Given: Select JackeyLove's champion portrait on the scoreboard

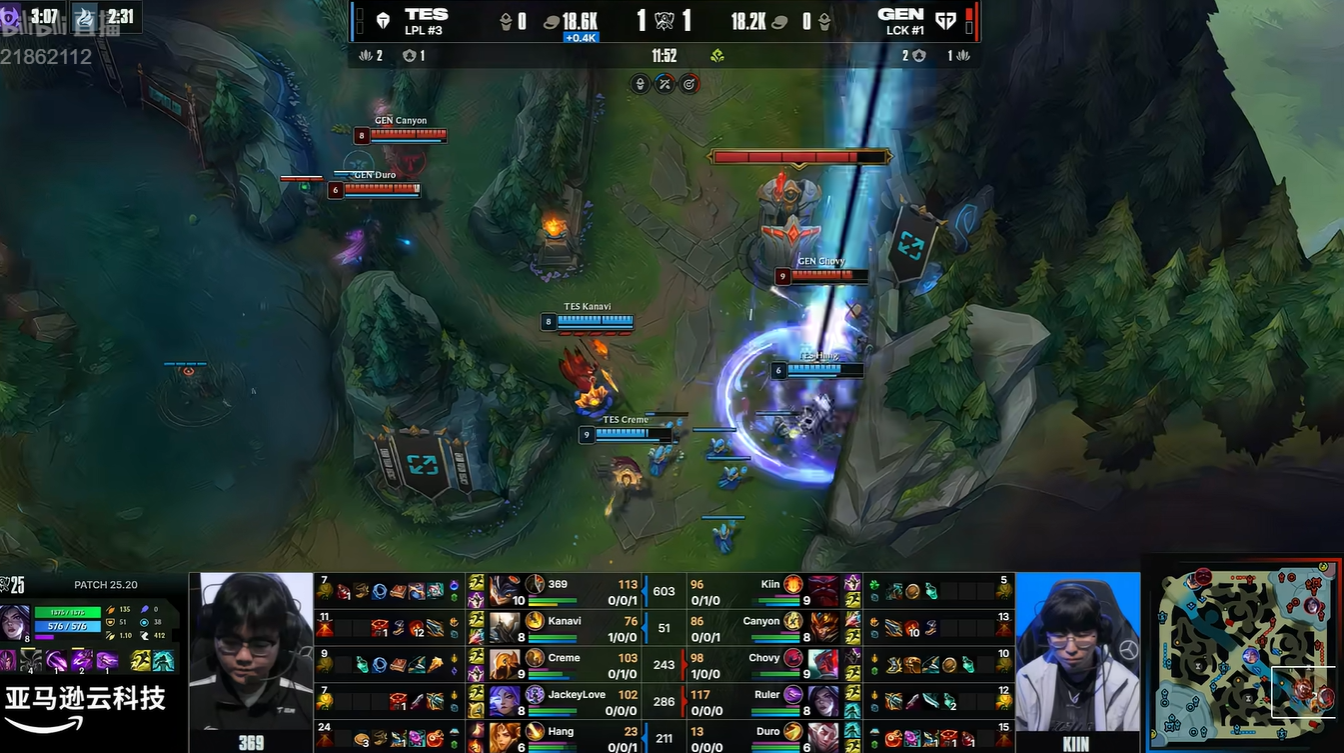Looking at the screenshot, I should [x=506, y=698].
